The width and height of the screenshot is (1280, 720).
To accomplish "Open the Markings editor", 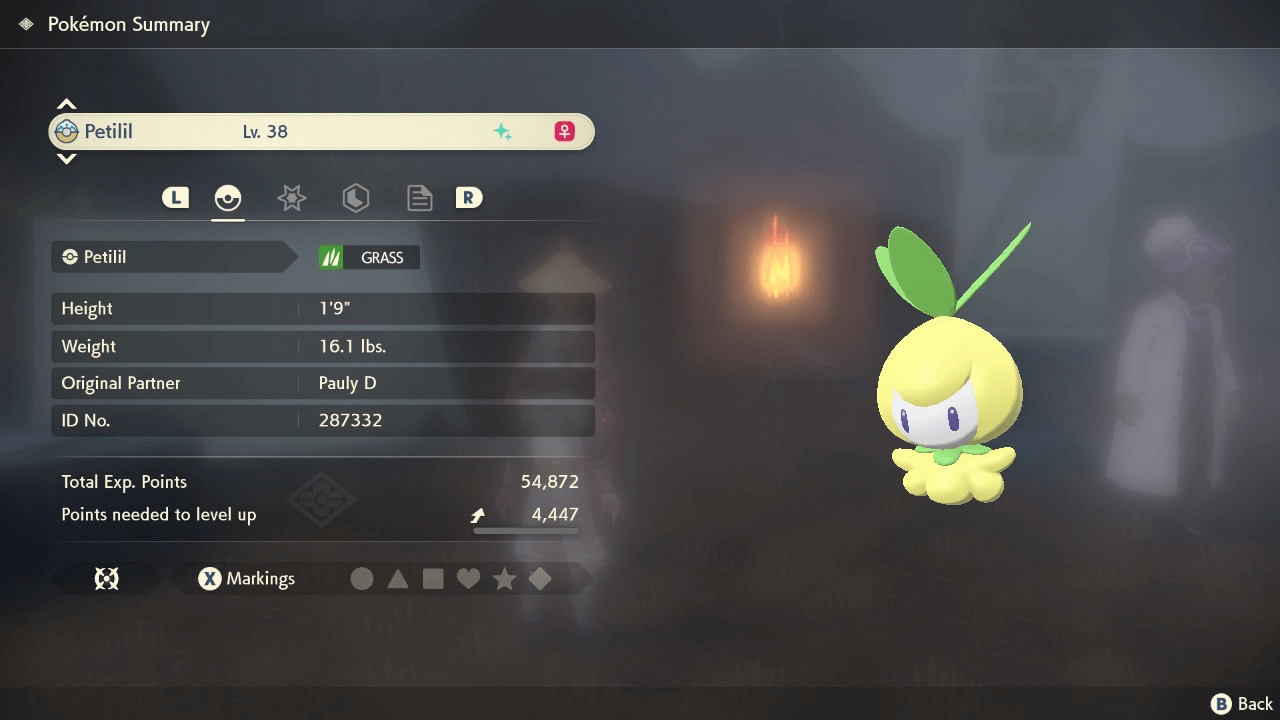I will (x=246, y=579).
